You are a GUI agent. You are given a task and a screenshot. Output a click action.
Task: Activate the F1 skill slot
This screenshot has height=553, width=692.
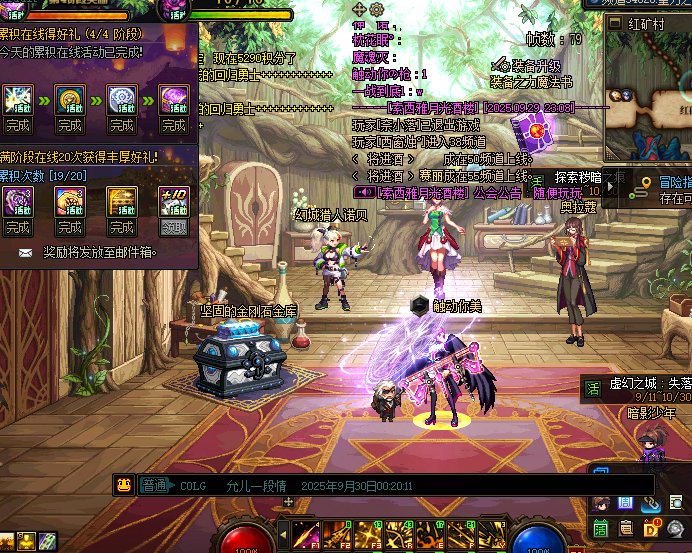coord(306,535)
